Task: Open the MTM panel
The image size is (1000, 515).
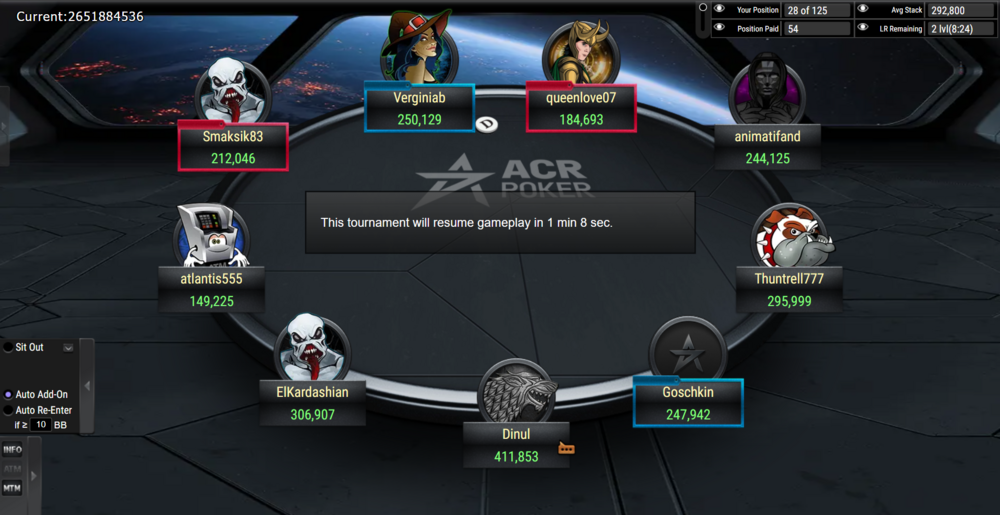Action: tap(12, 488)
